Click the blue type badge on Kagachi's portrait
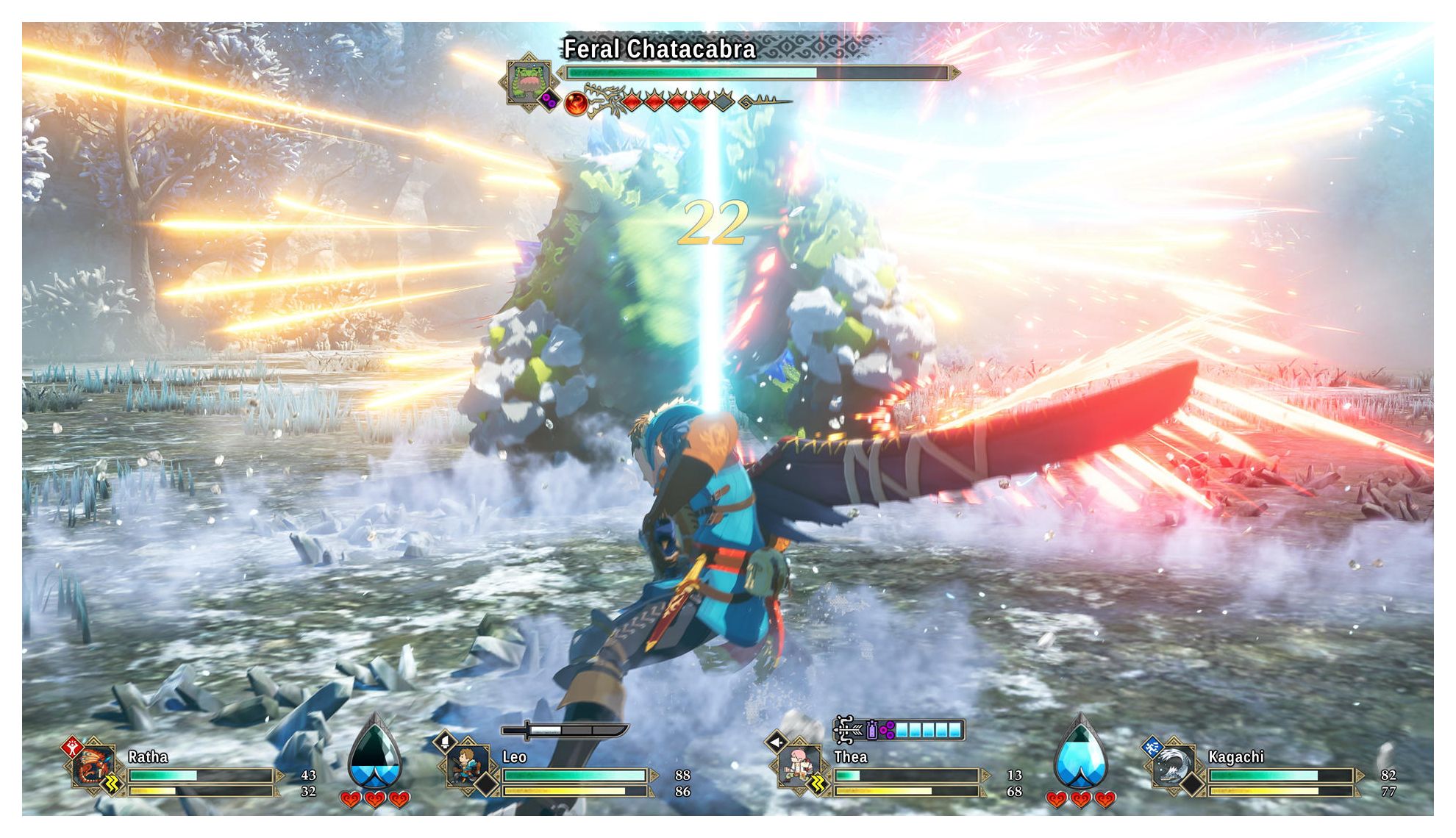Image resolution: width=1456 pixels, height=838 pixels. click(x=1152, y=748)
